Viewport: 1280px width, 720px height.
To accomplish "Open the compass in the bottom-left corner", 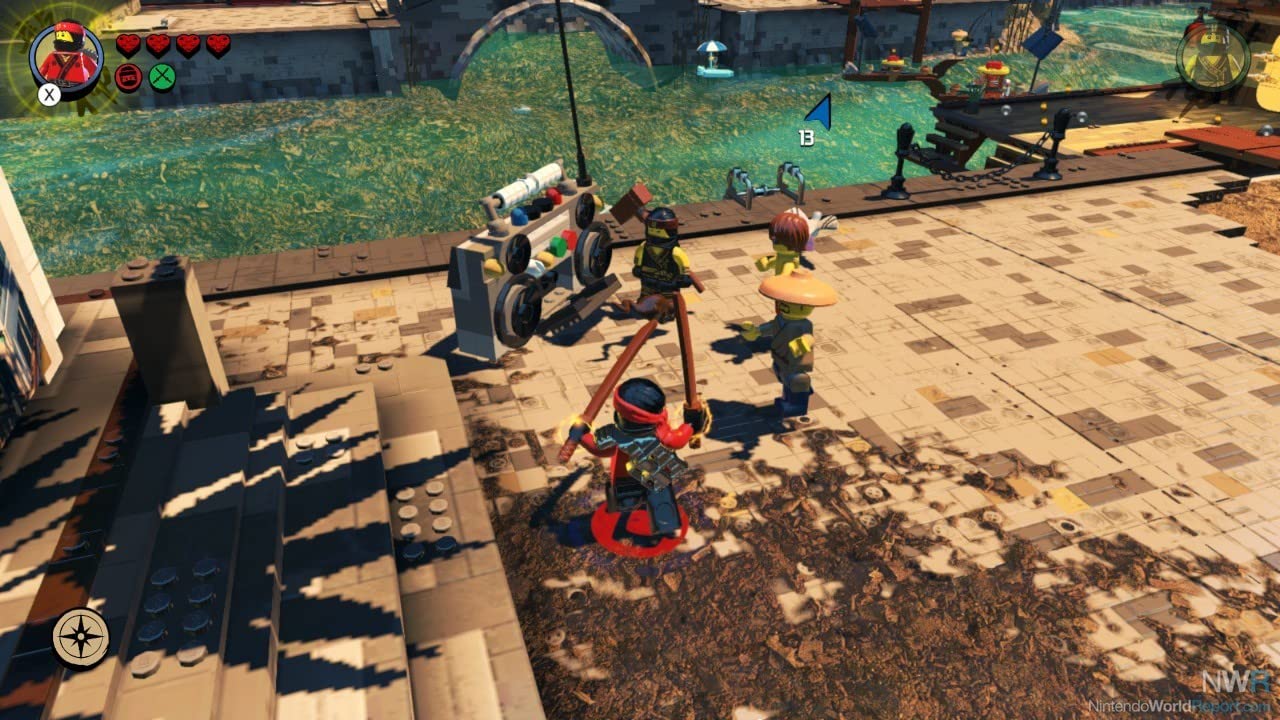I will point(81,638).
